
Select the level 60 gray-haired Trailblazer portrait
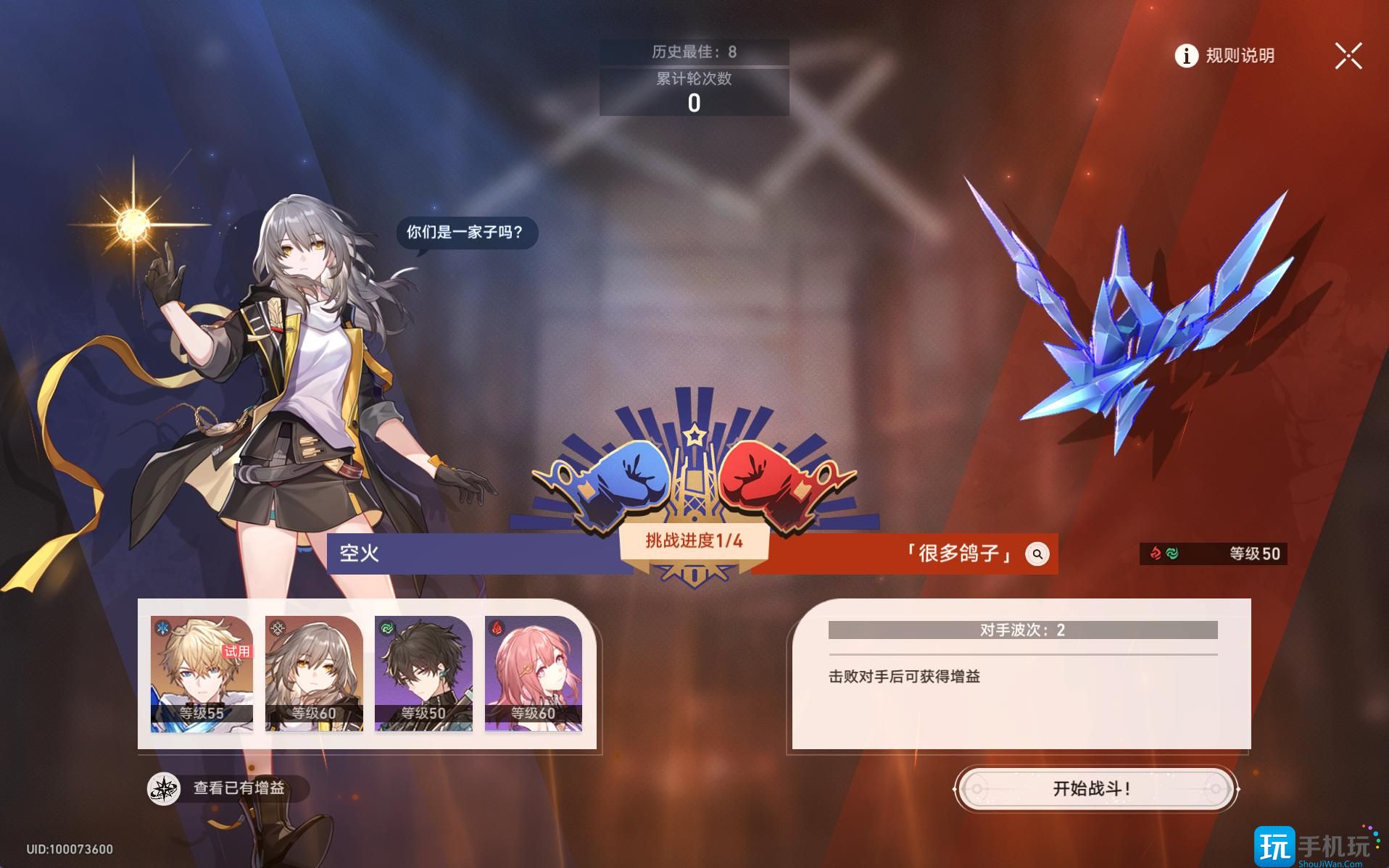pyautogui.click(x=313, y=674)
